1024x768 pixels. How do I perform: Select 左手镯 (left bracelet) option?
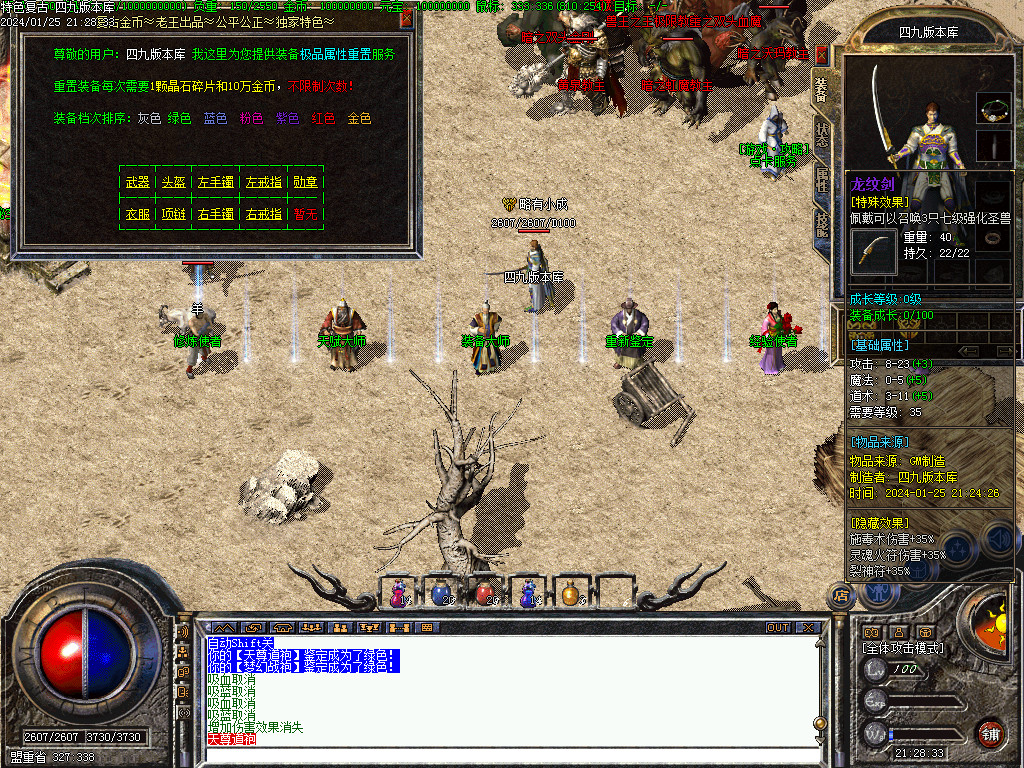point(216,182)
